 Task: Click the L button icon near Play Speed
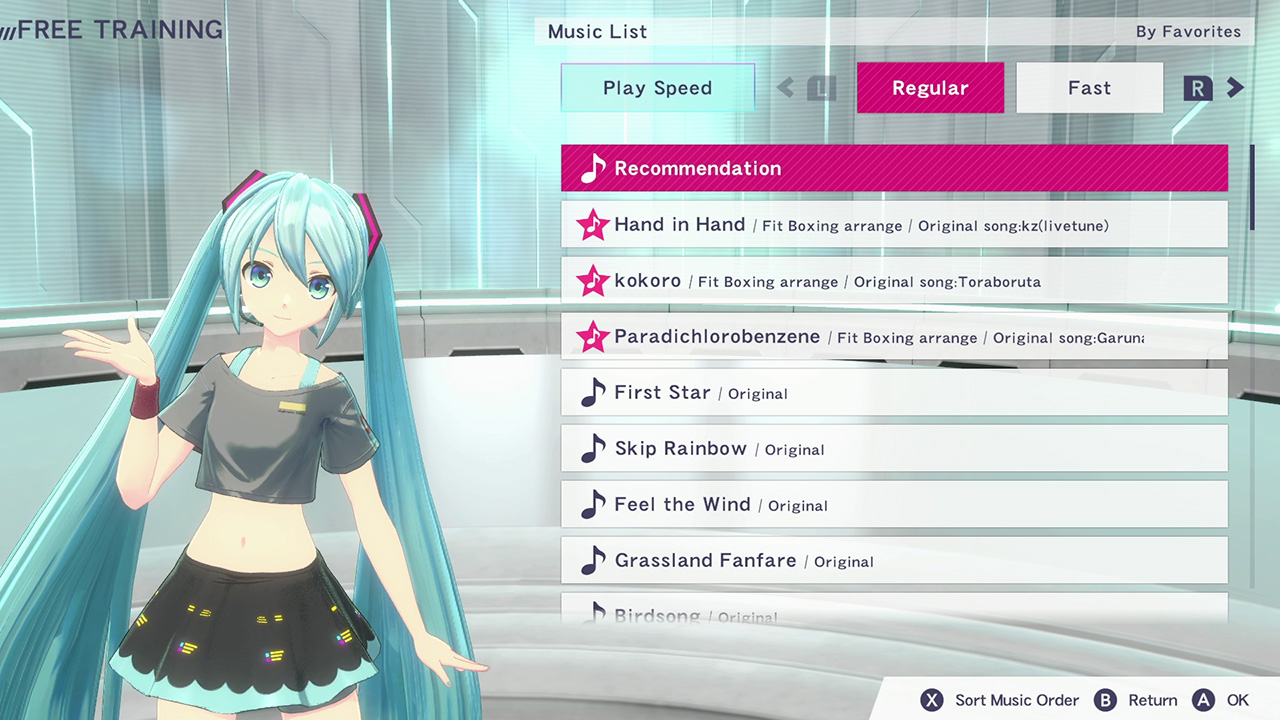pos(820,88)
